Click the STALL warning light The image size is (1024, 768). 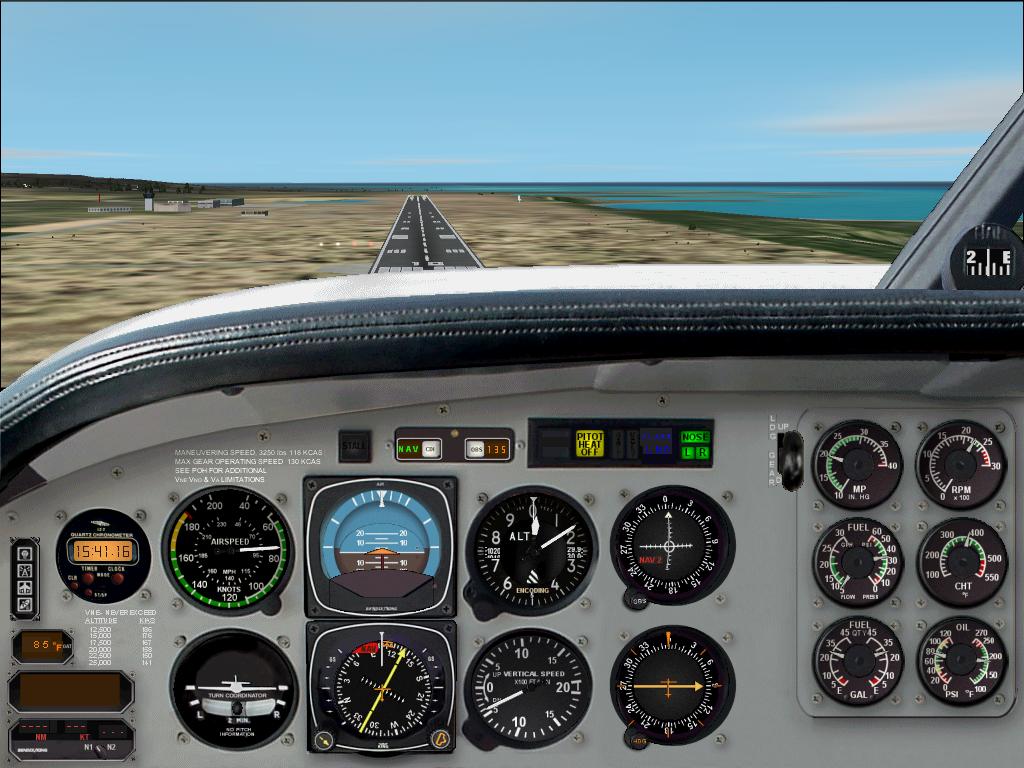[x=353, y=445]
